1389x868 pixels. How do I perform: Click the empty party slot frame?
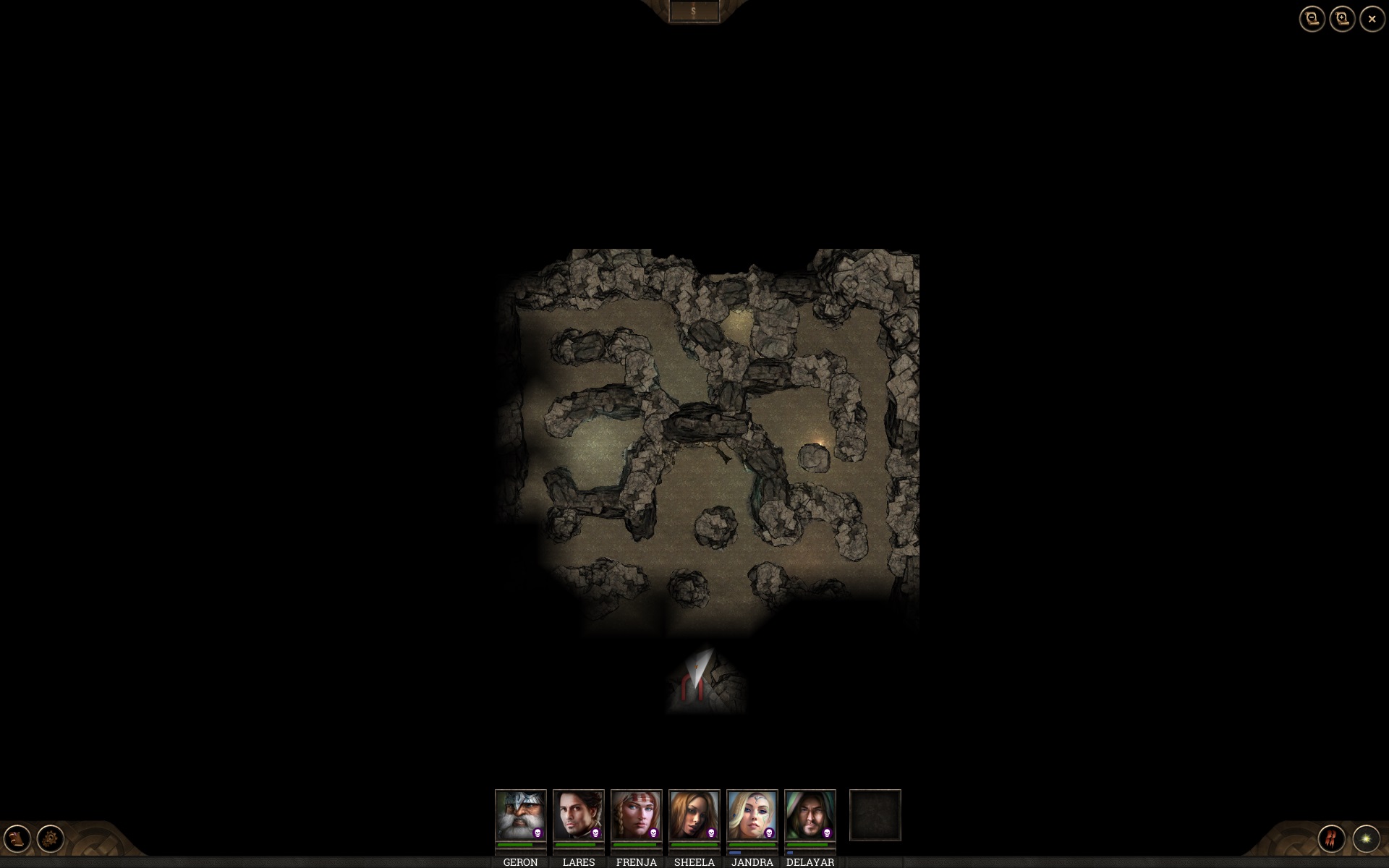(x=875, y=815)
